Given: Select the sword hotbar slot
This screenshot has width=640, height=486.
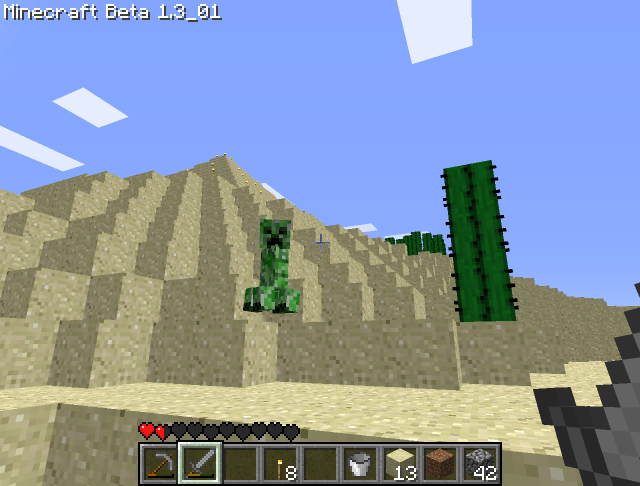Looking at the screenshot, I should coord(200,464).
